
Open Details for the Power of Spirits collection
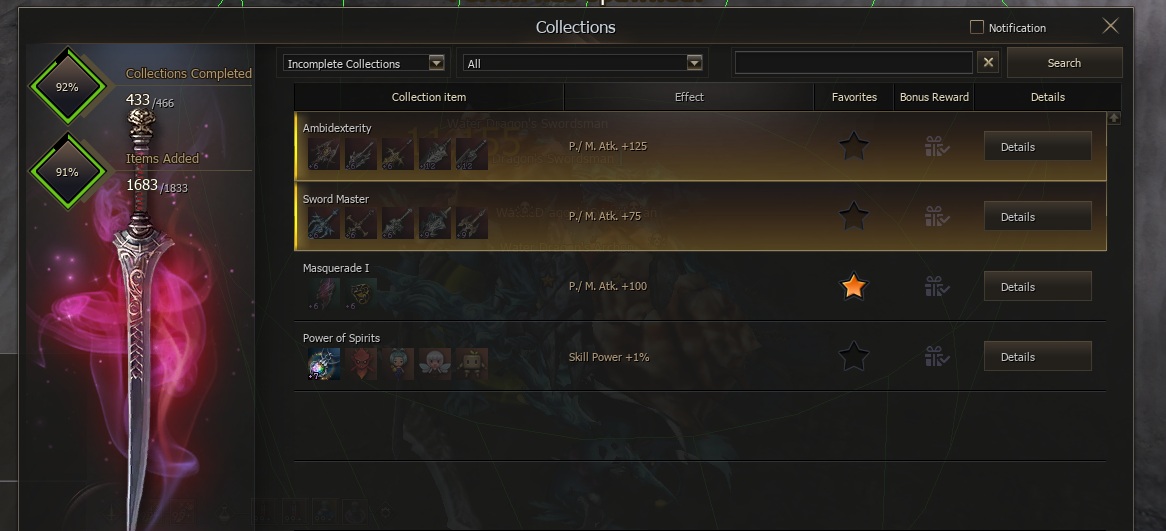(x=1037, y=357)
